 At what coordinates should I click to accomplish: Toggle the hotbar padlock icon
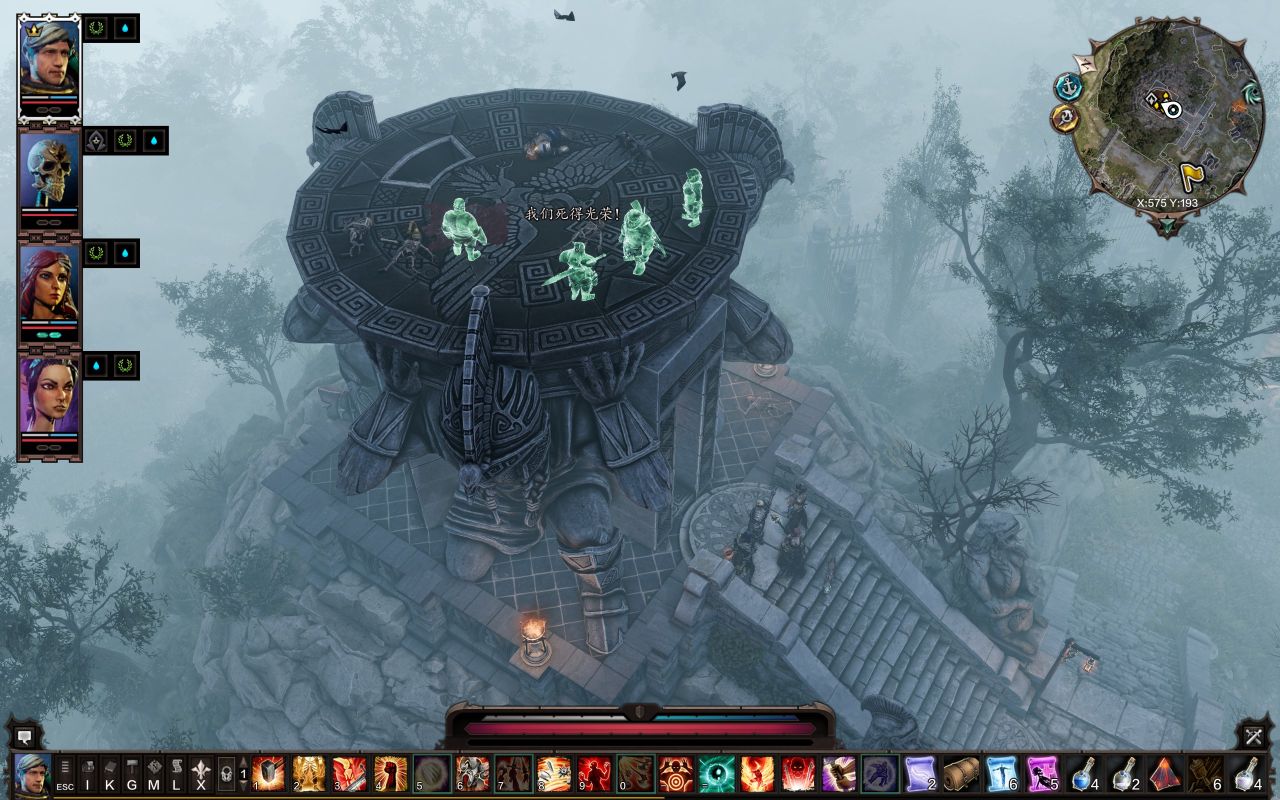(x=226, y=774)
